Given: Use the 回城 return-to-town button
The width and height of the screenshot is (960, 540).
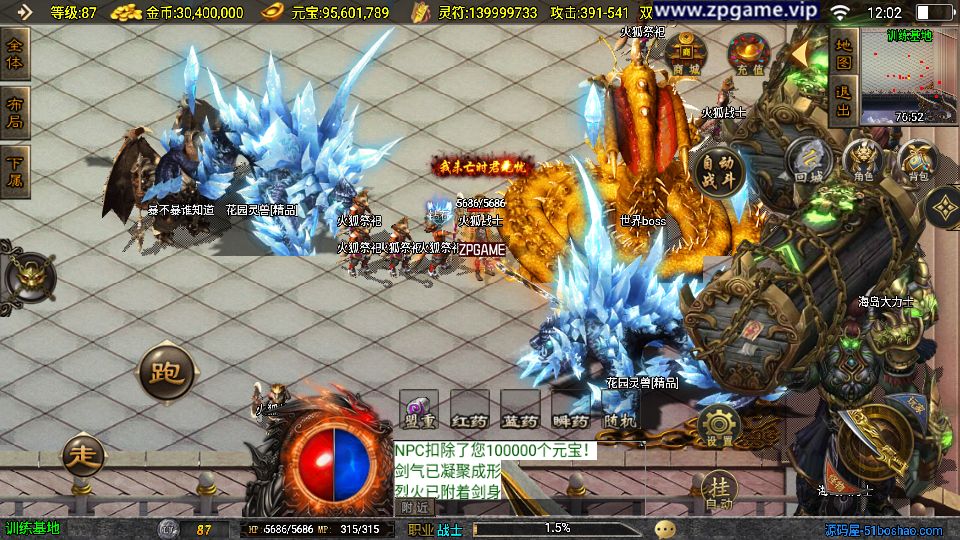Looking at the screenshot, I should [x=808, y=160].
